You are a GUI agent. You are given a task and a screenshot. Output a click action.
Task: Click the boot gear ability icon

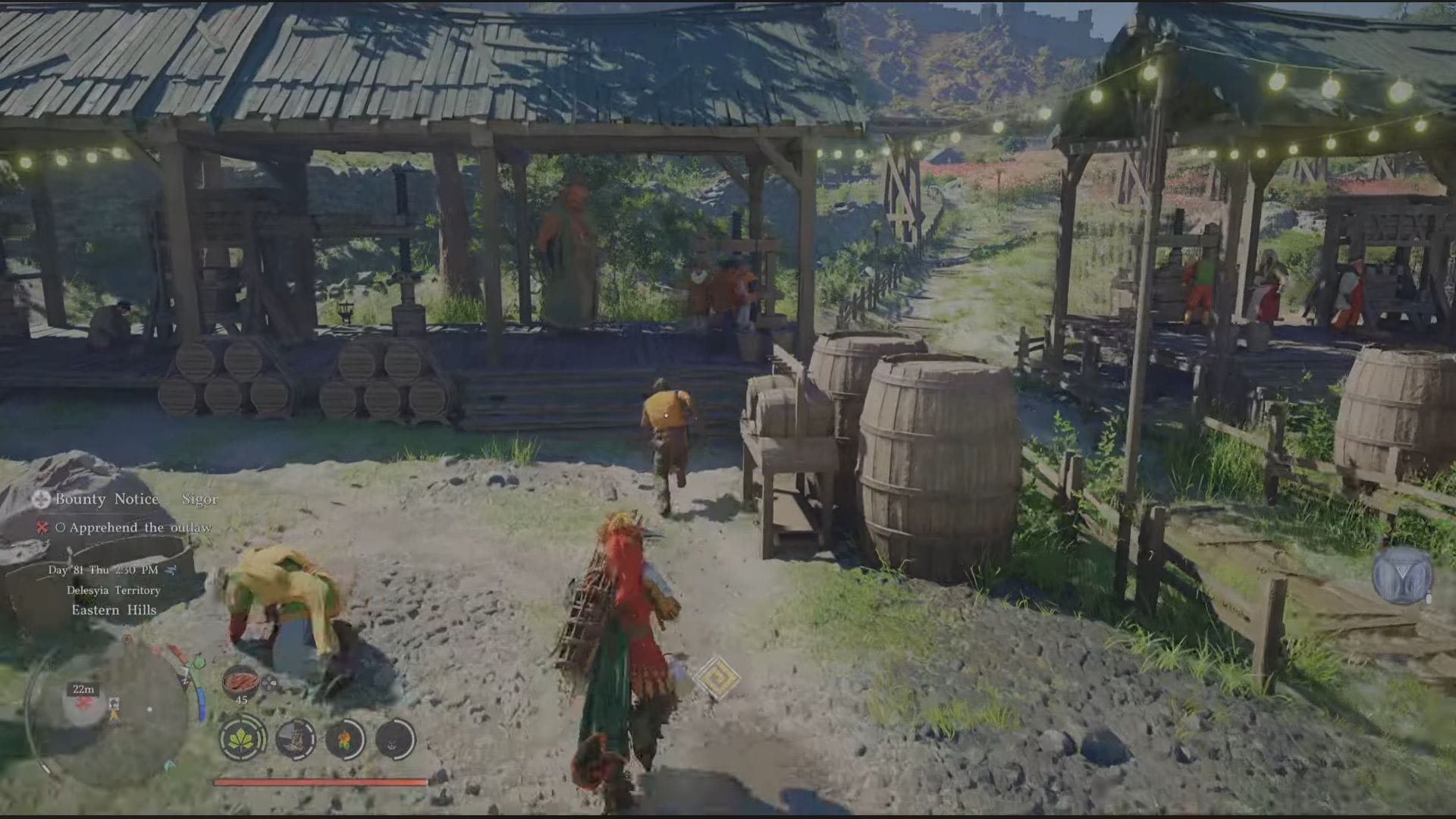pyautogui.click(x=297, y=740)
